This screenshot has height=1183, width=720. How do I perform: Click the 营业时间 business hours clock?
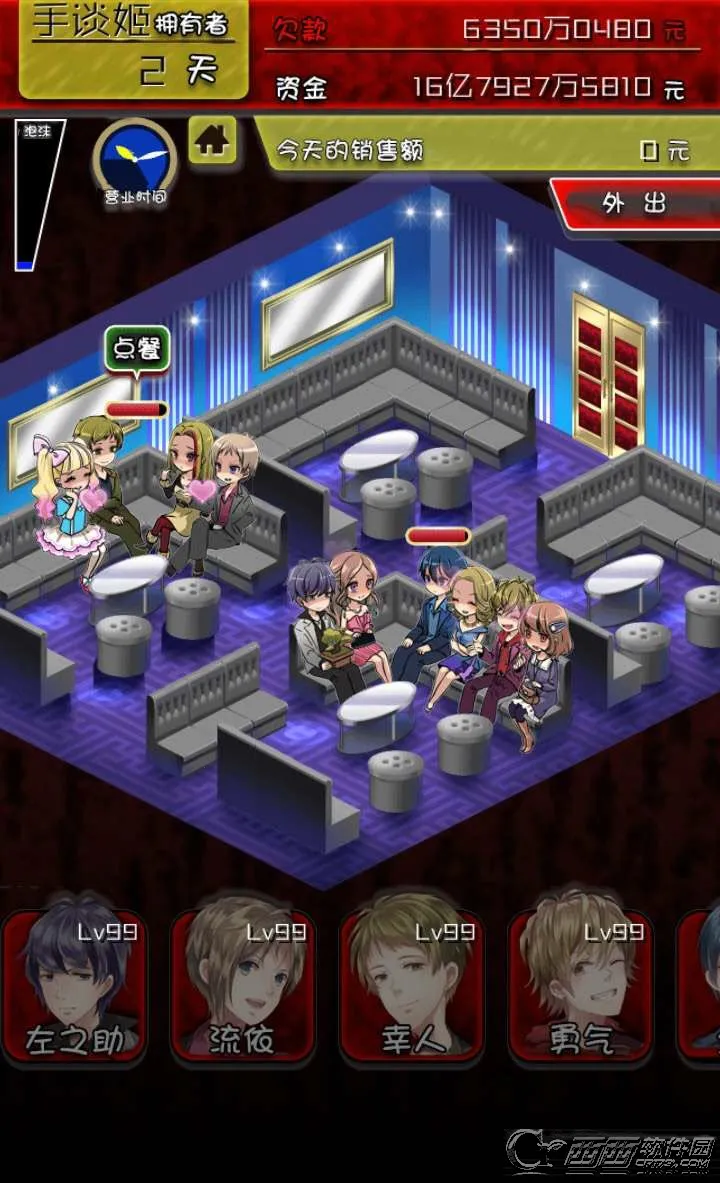(135, 158)
